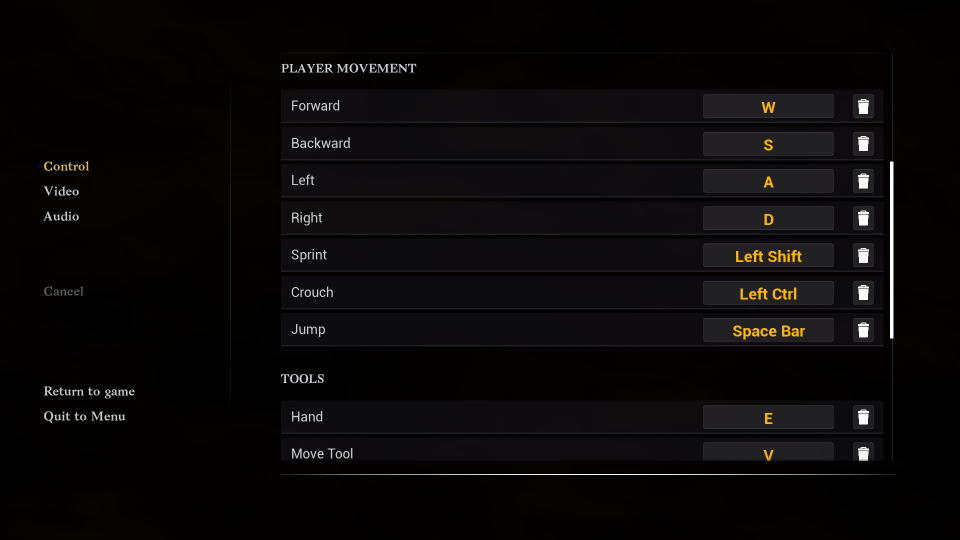This screenshot has width=960, height=540.
Task: Choose Return to game
Action: tap(89, 391)
